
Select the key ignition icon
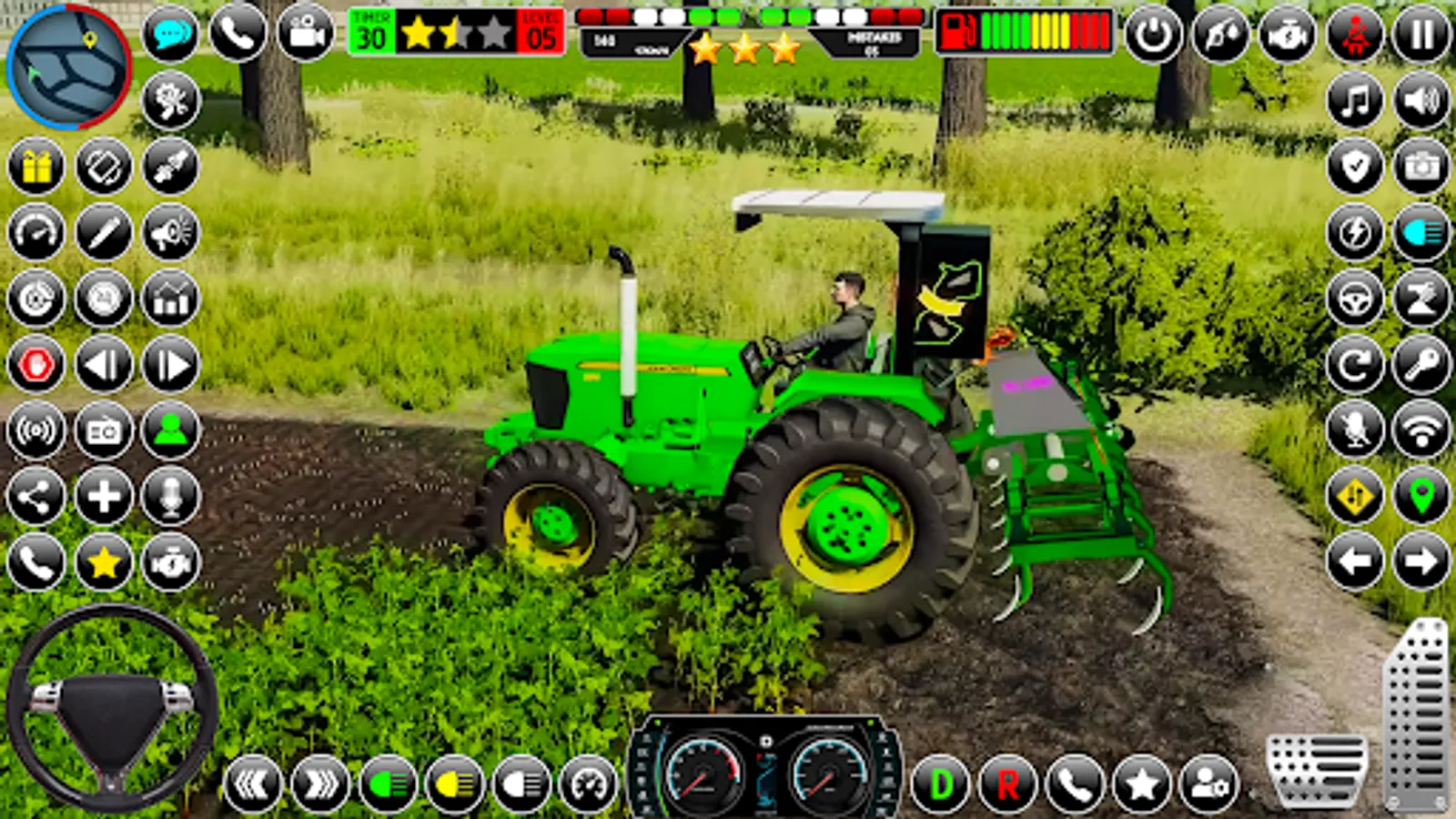click(1421, 364)
